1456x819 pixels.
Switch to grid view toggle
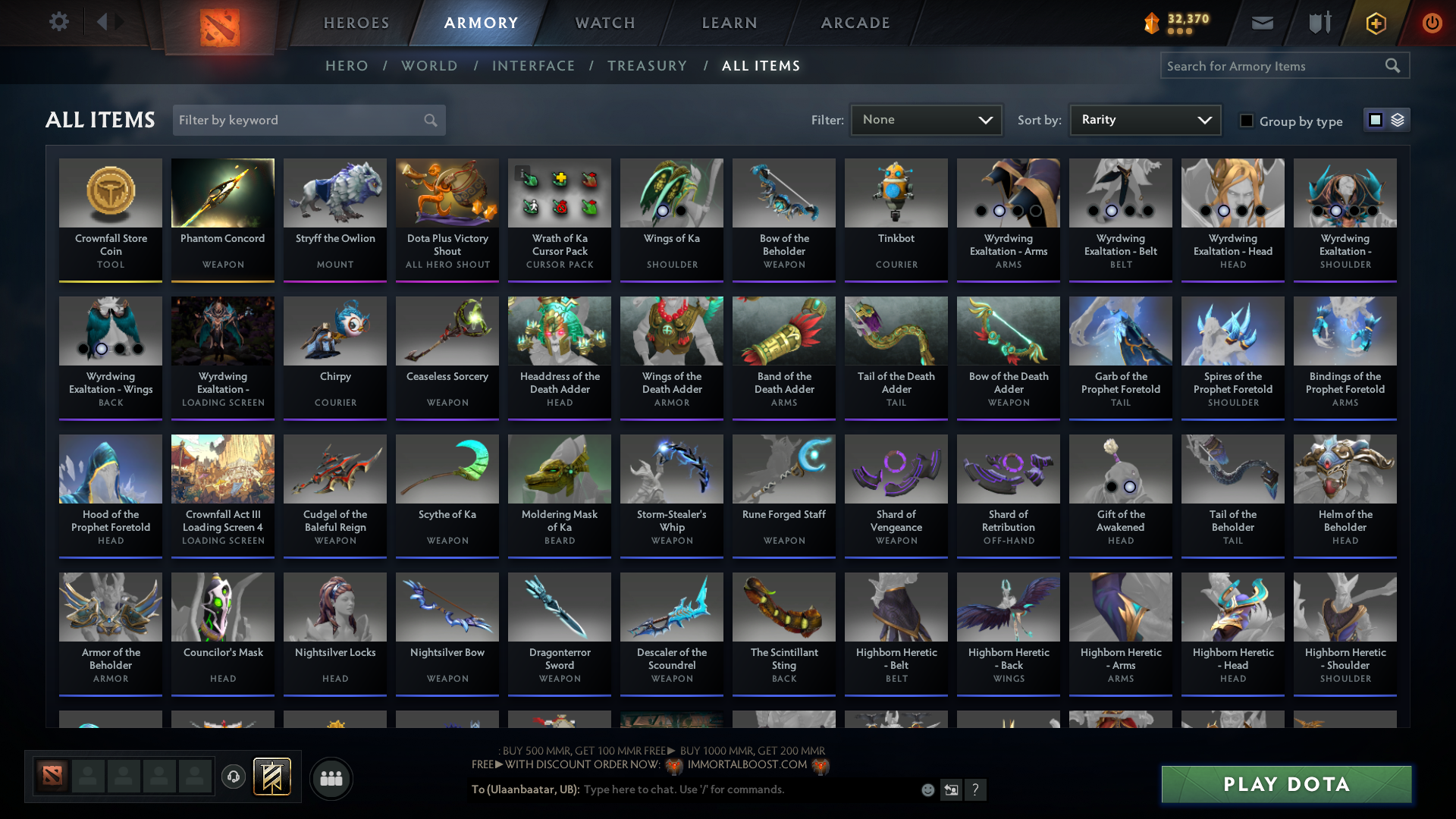[x=1375, y=119]
